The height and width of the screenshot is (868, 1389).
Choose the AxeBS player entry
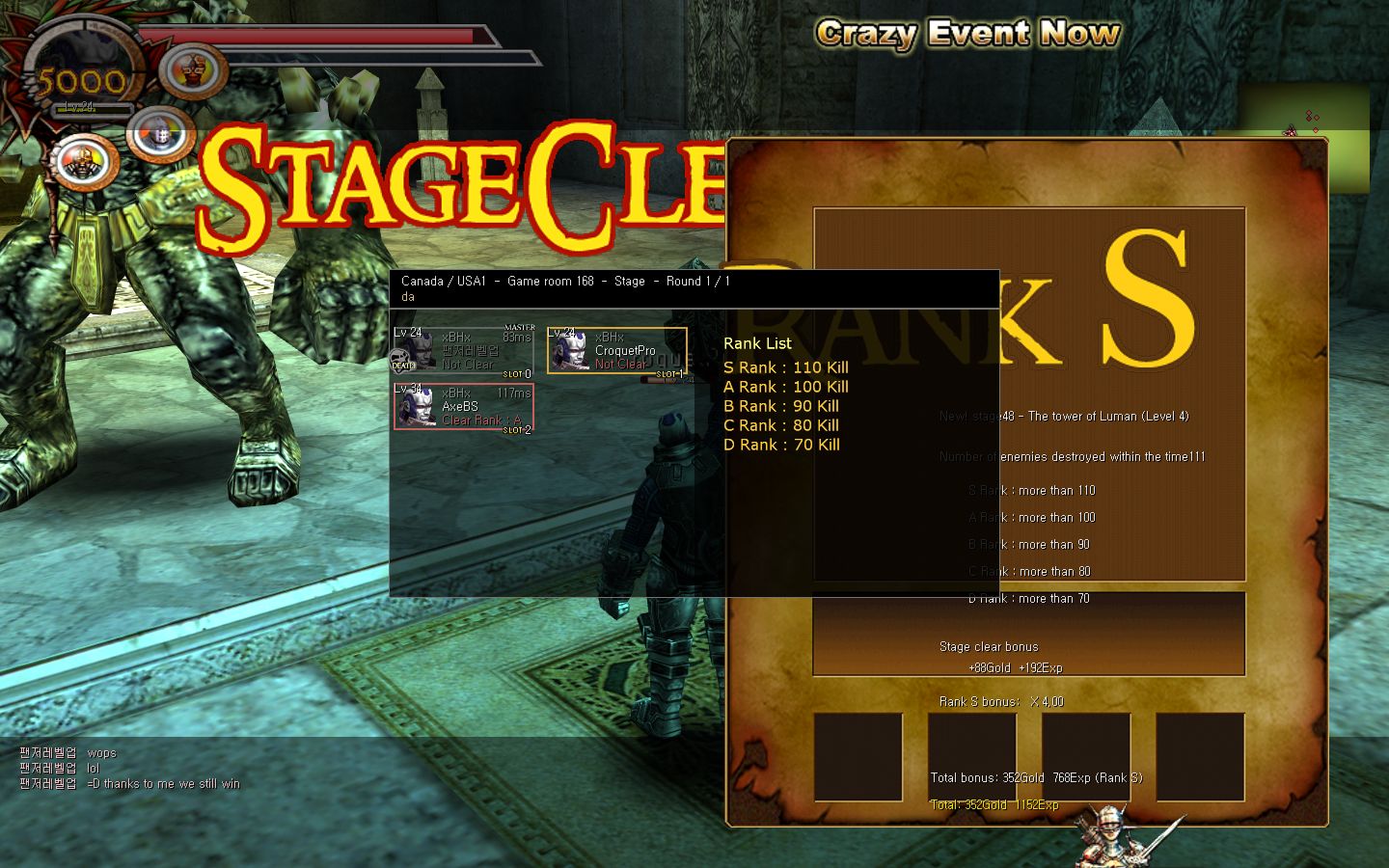pos(463,406)
